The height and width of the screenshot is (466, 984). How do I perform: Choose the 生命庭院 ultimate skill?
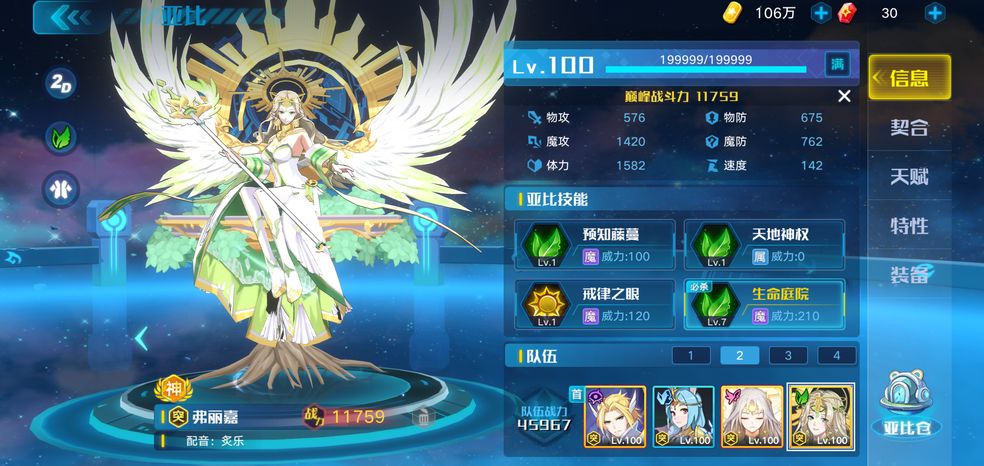point(764,304)
